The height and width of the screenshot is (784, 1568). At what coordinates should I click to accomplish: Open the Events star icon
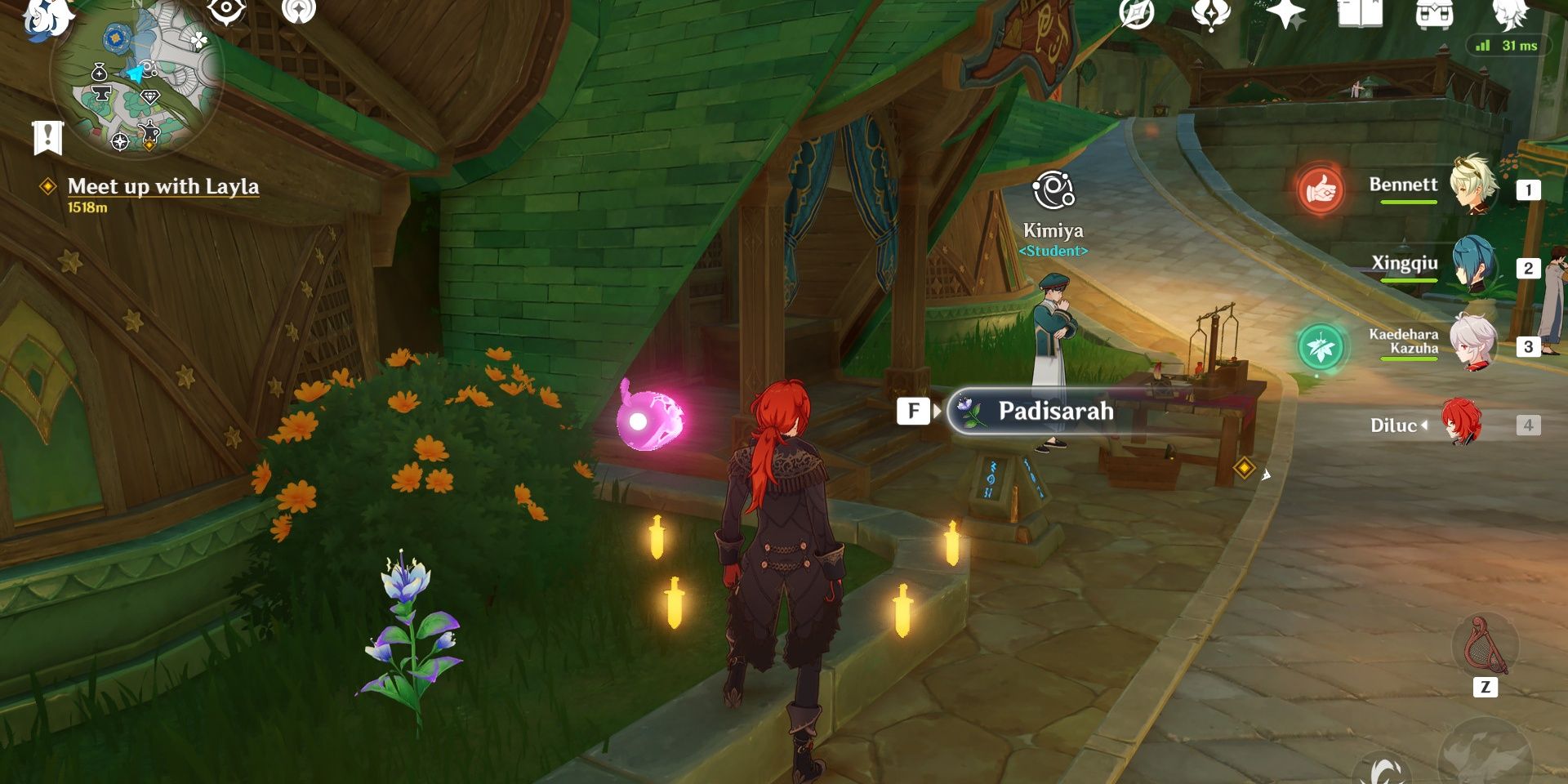coord(1285,12)
